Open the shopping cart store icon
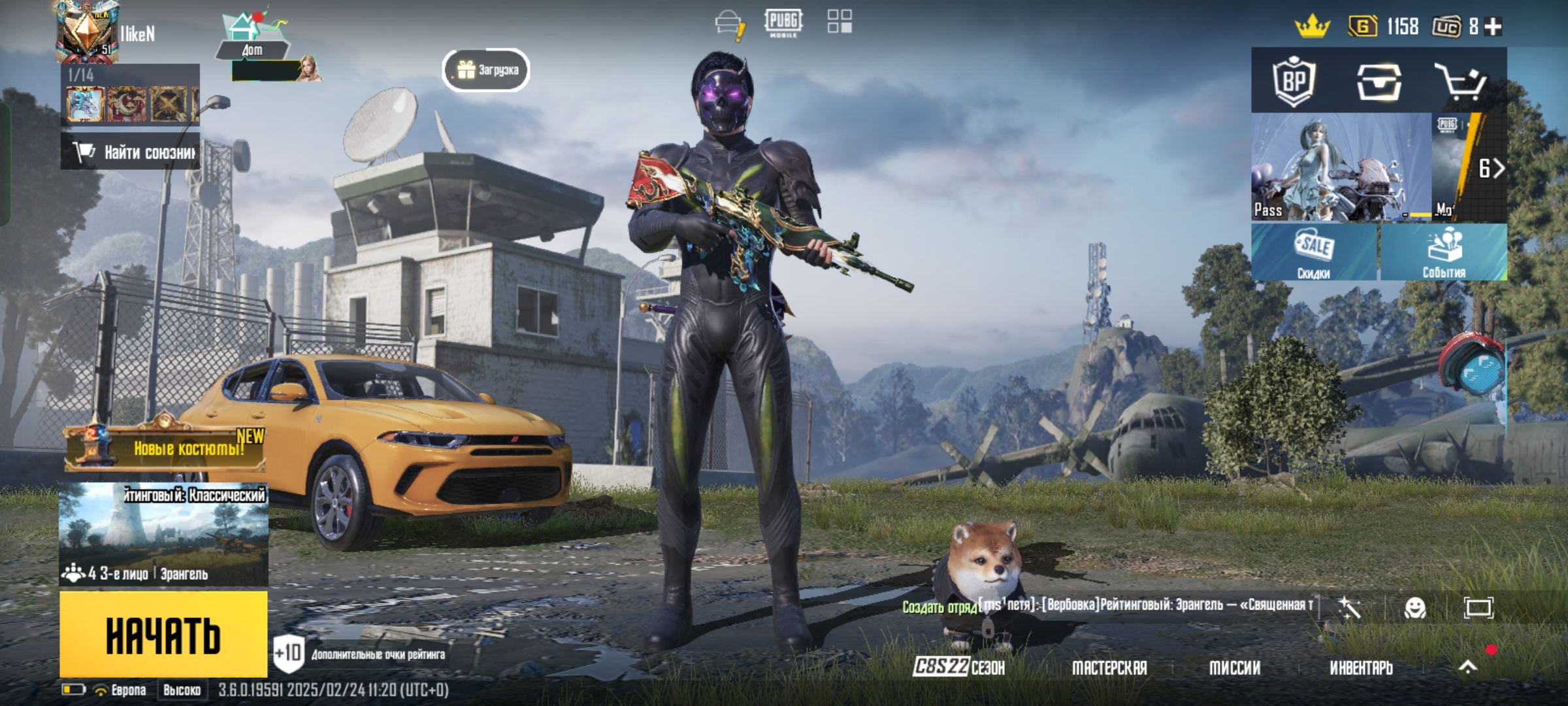The height and width of the screenshot is (706, 1568). [1460, 82]
